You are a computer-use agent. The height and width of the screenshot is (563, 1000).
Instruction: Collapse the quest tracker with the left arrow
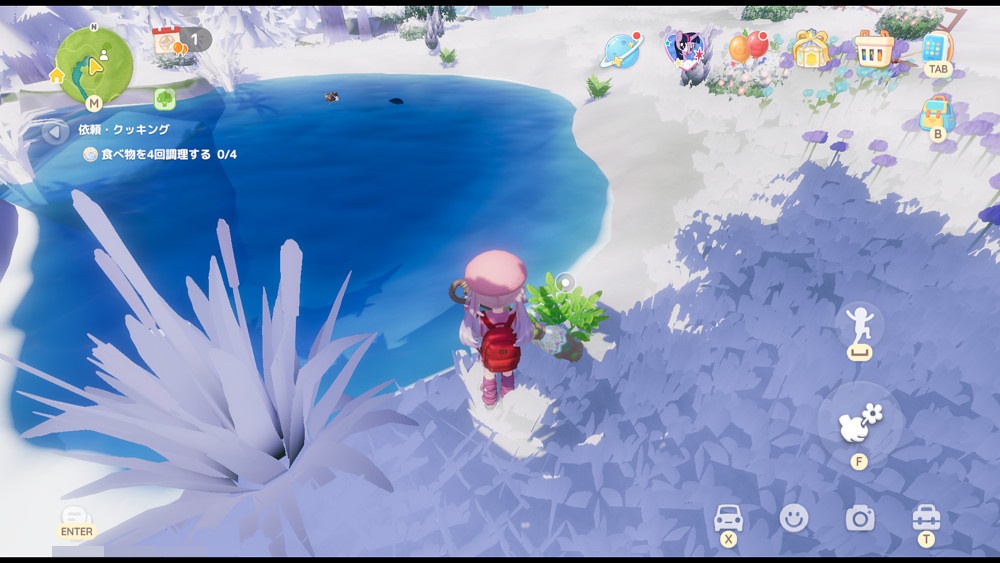tap(56, 131)
